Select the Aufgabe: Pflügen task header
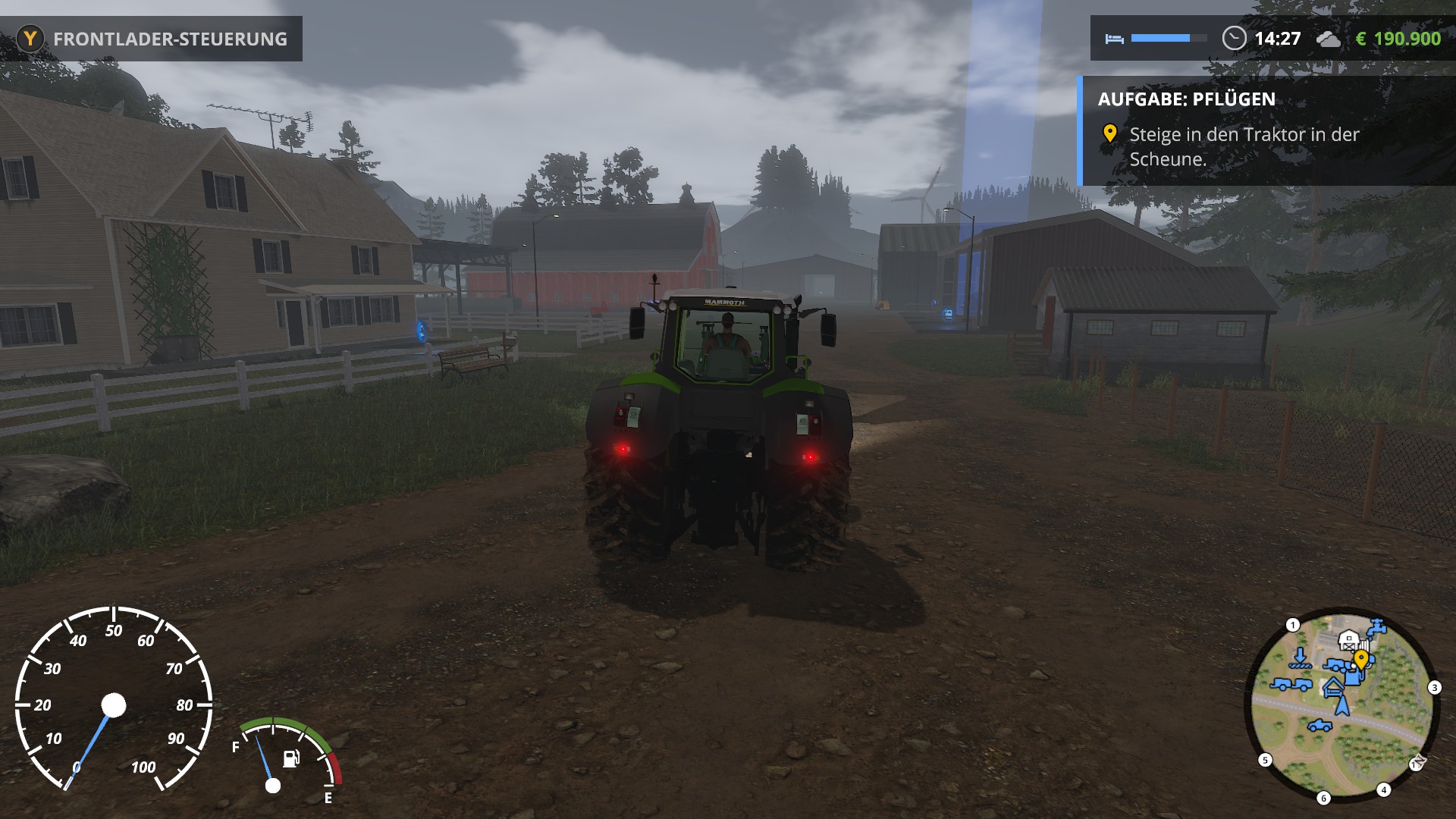This screenshot has width=1456, height=819. (x=1187, y=98)
